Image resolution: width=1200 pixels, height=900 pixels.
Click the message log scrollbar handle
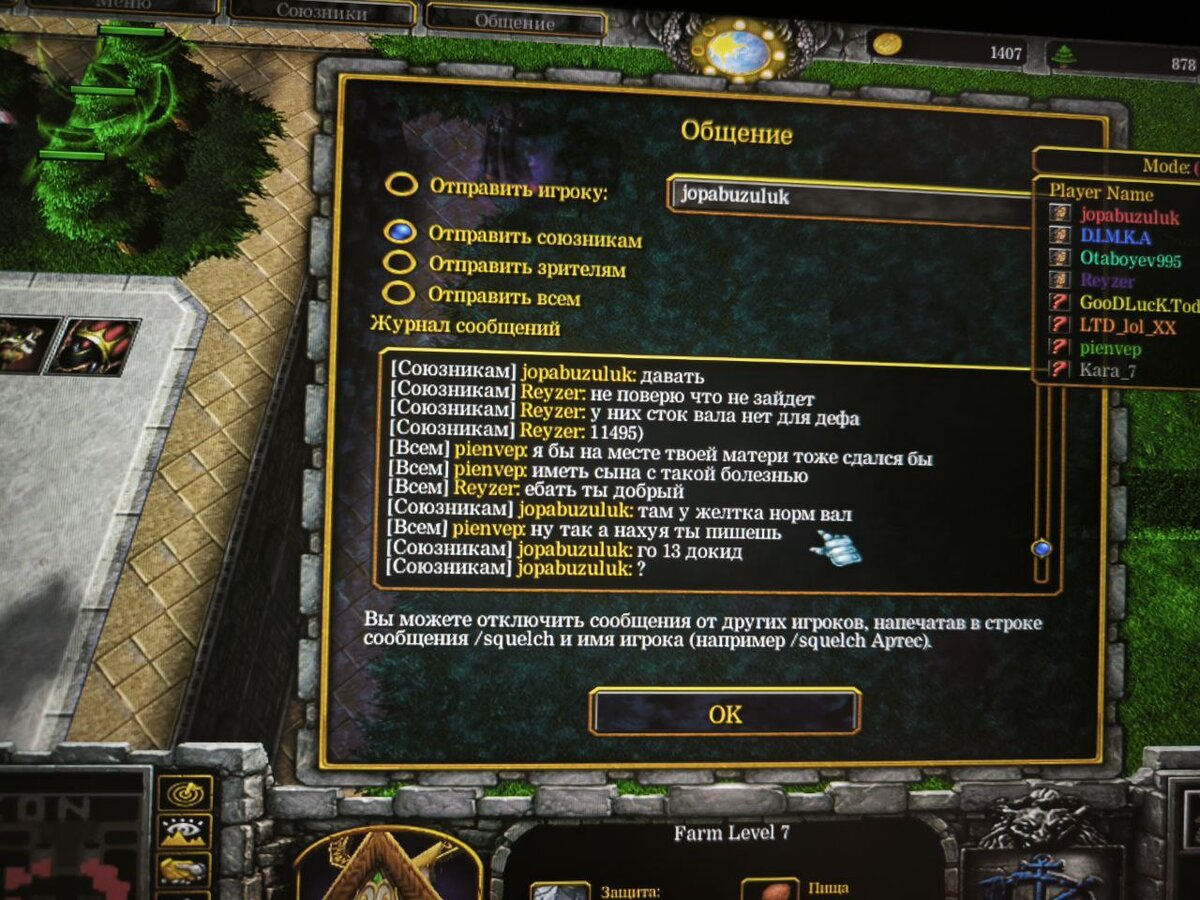(x=1042, y=548)
